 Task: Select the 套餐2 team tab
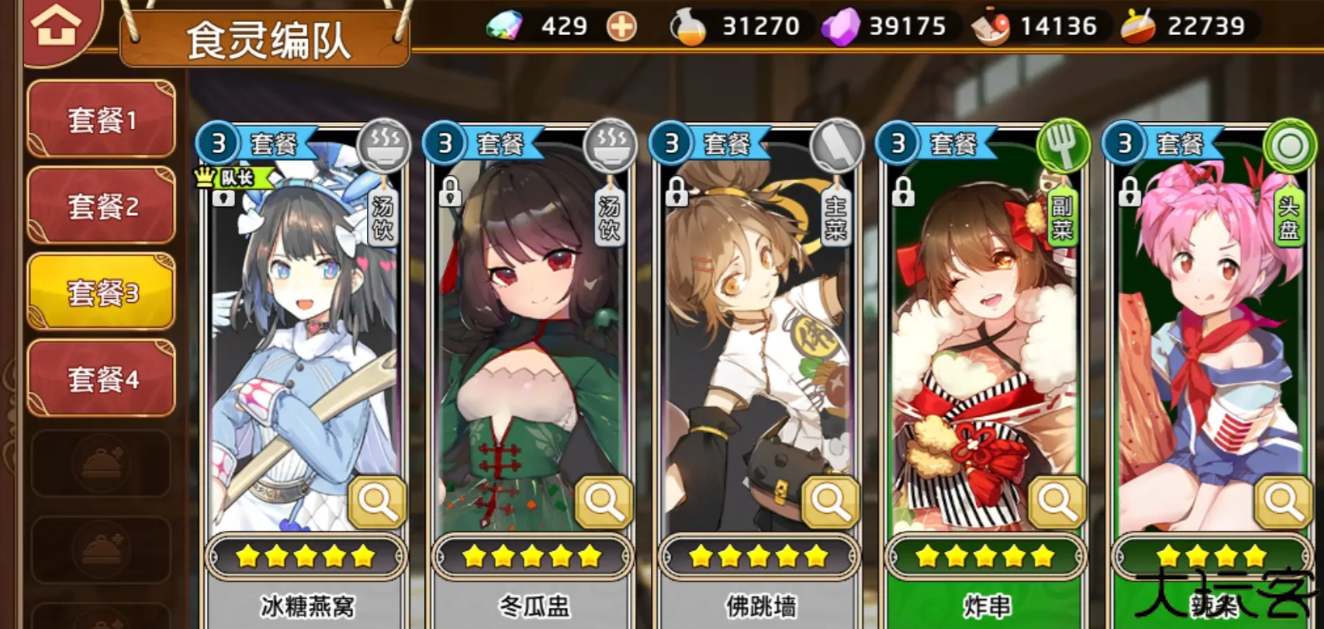click(102, 207)
